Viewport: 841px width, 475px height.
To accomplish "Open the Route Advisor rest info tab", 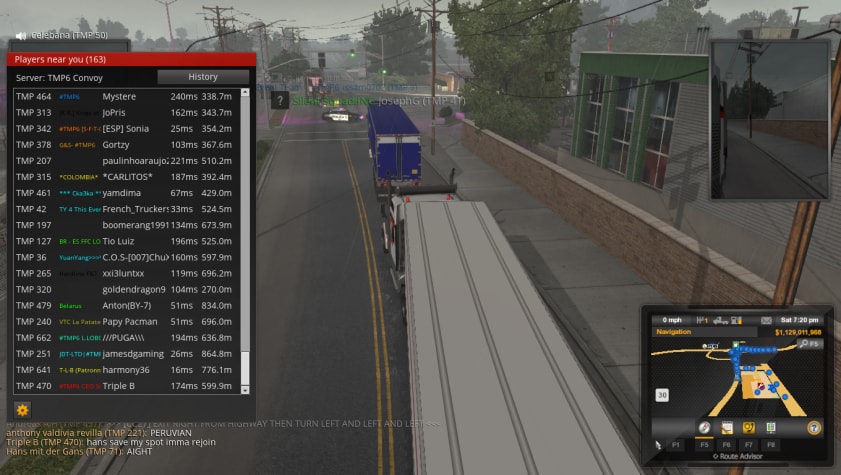I will pyautogui.click(x=770, y=427).
